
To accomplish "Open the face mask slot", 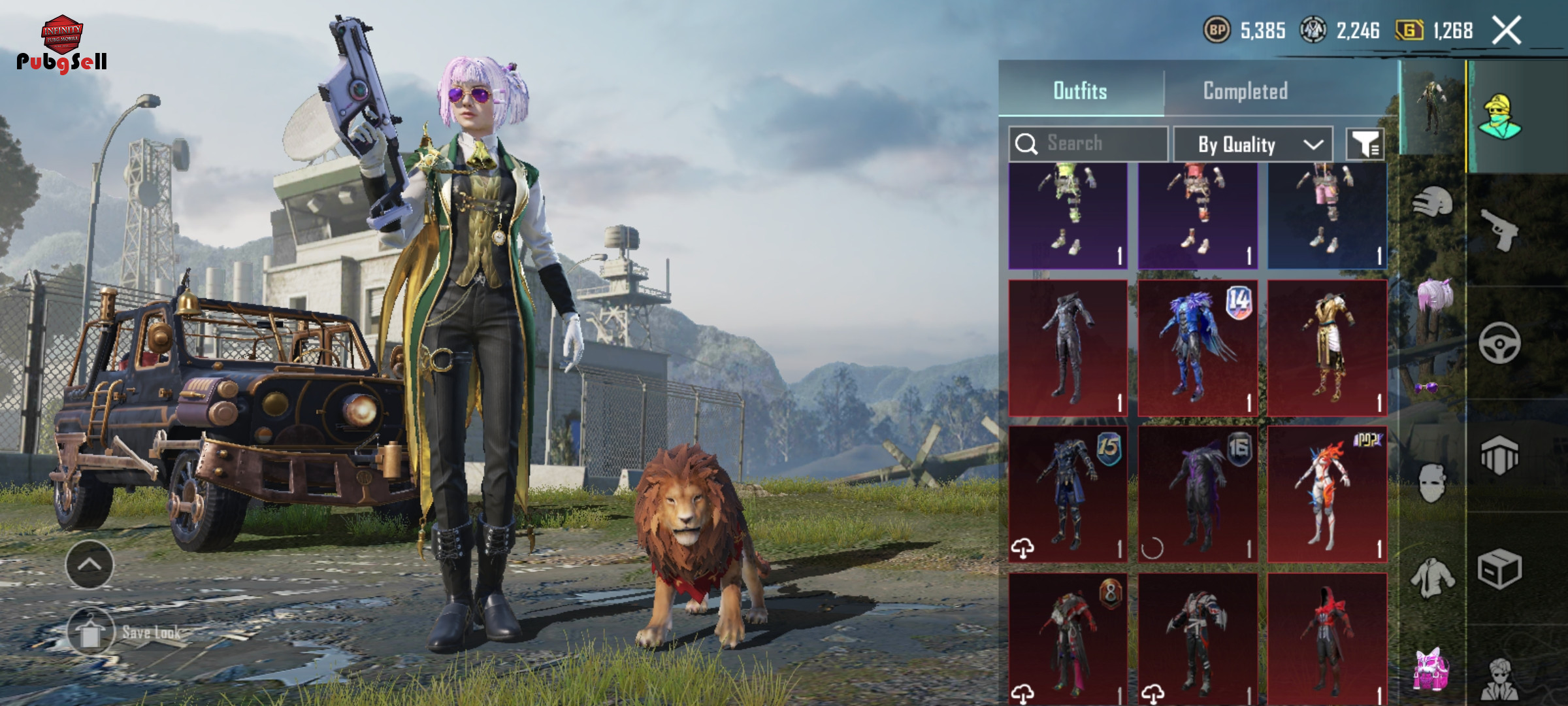I will (x=1431, y=484).
